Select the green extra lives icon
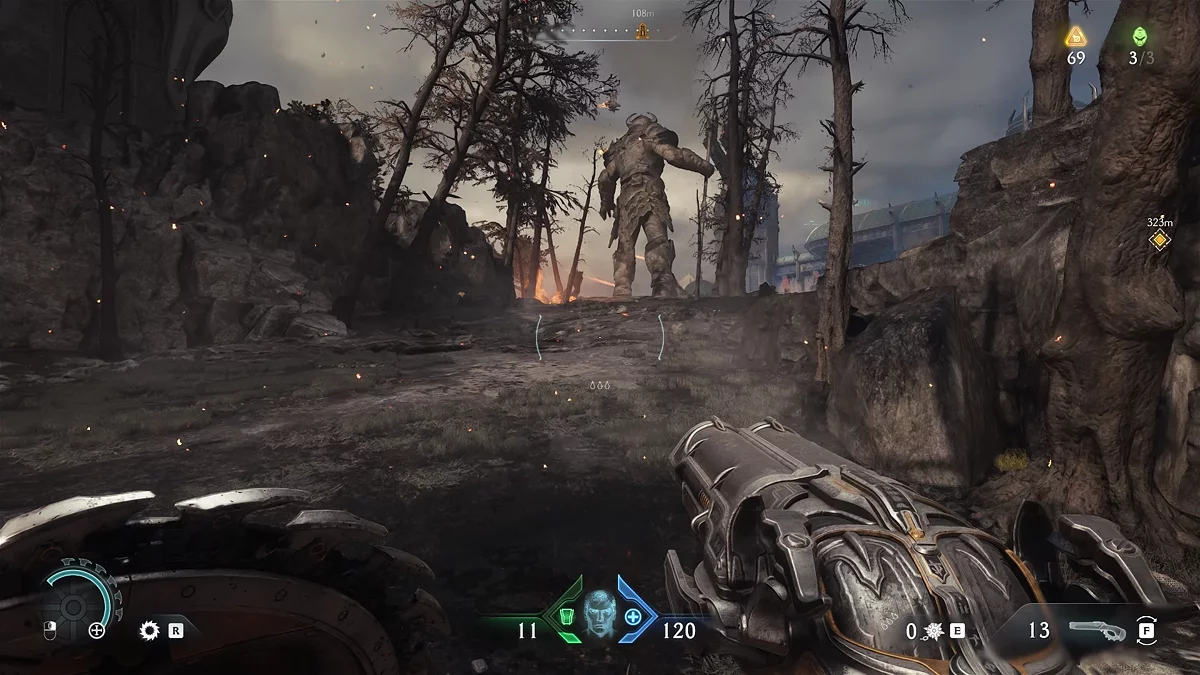The width and height of the screenshot is (1200, 675). click(x=1140, y=37)
